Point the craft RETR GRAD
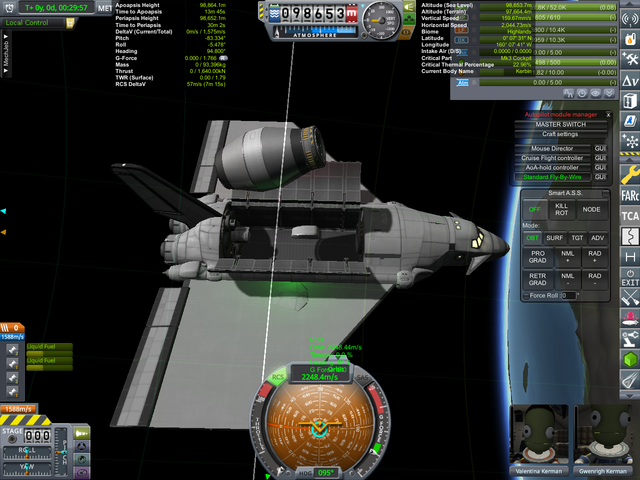Image resolution: width=640 pixels, height=480 pixels. [x=536, y=279]
